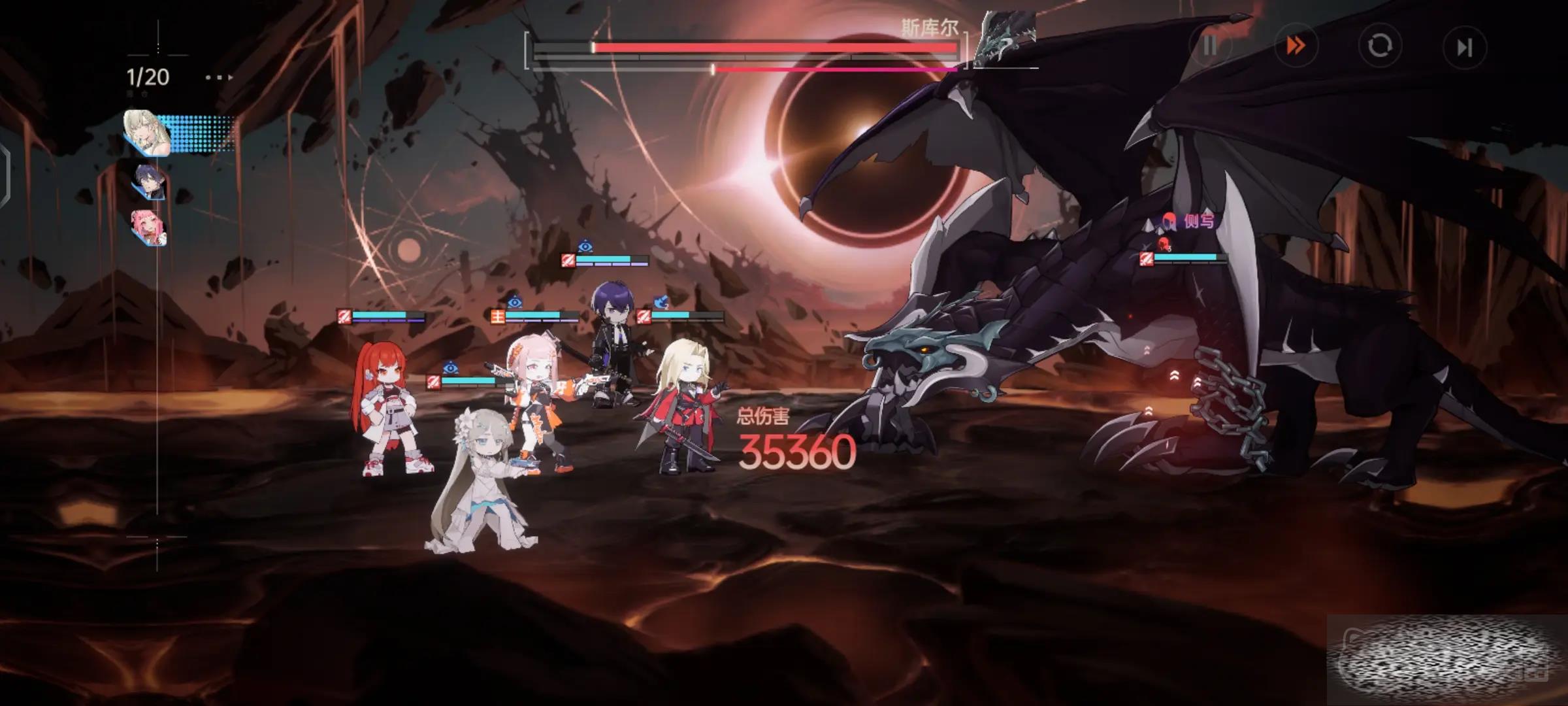Select the blonde character's turn portrait

pos(149,133)
